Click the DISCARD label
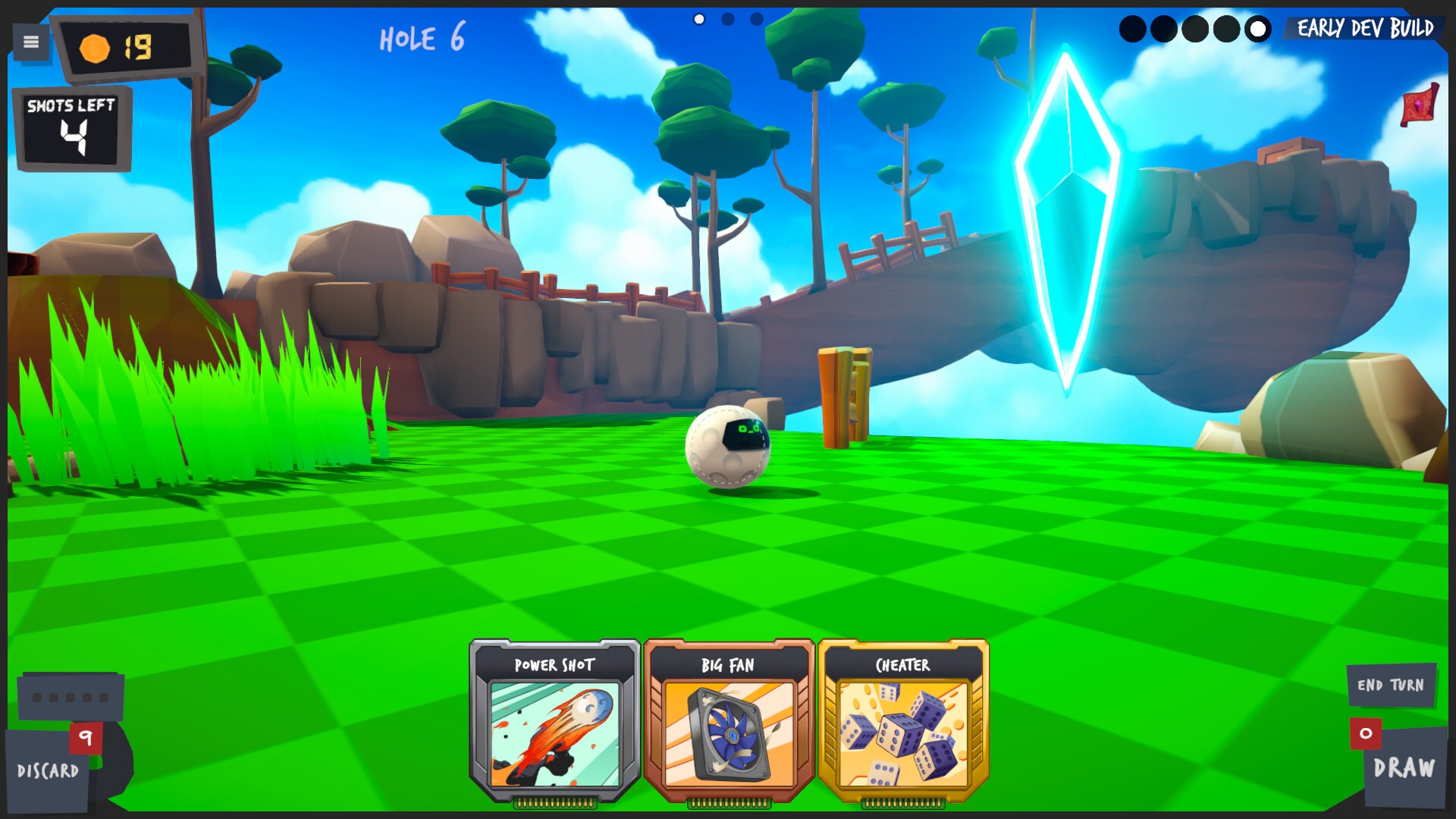Image resolution: width=1456 pixels, height=819 pixels. click(47, 772)
